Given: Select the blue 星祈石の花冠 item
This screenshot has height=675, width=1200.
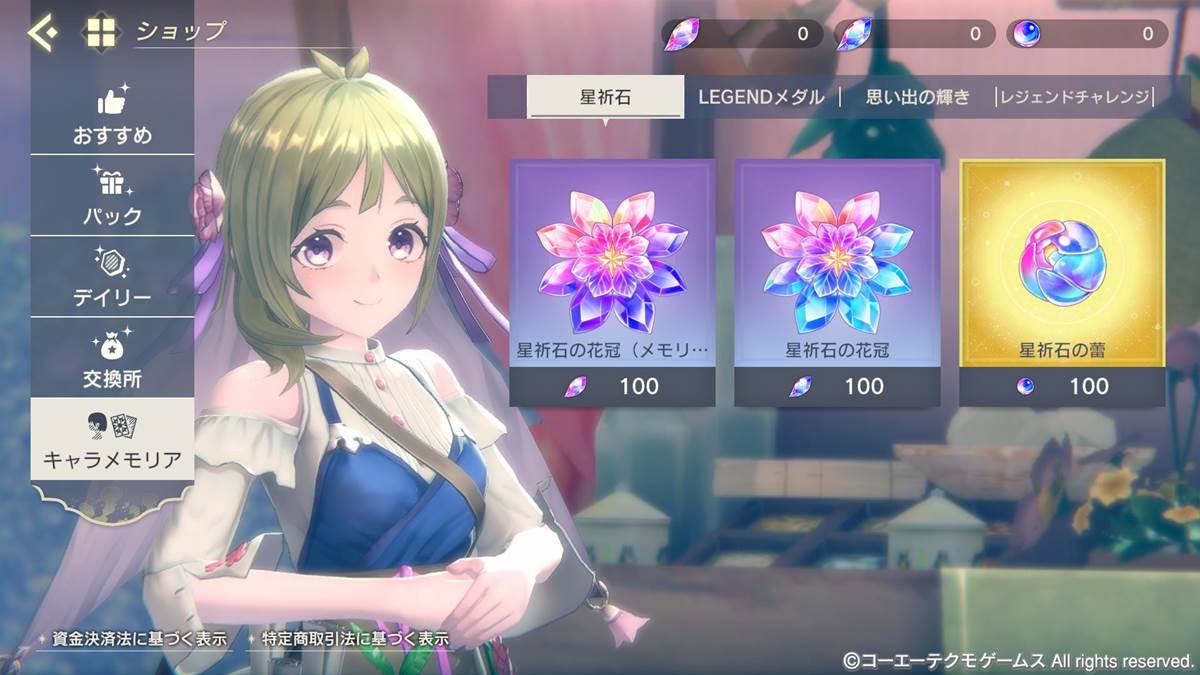Looking at the screenshot, I should (x=837, y=282).
